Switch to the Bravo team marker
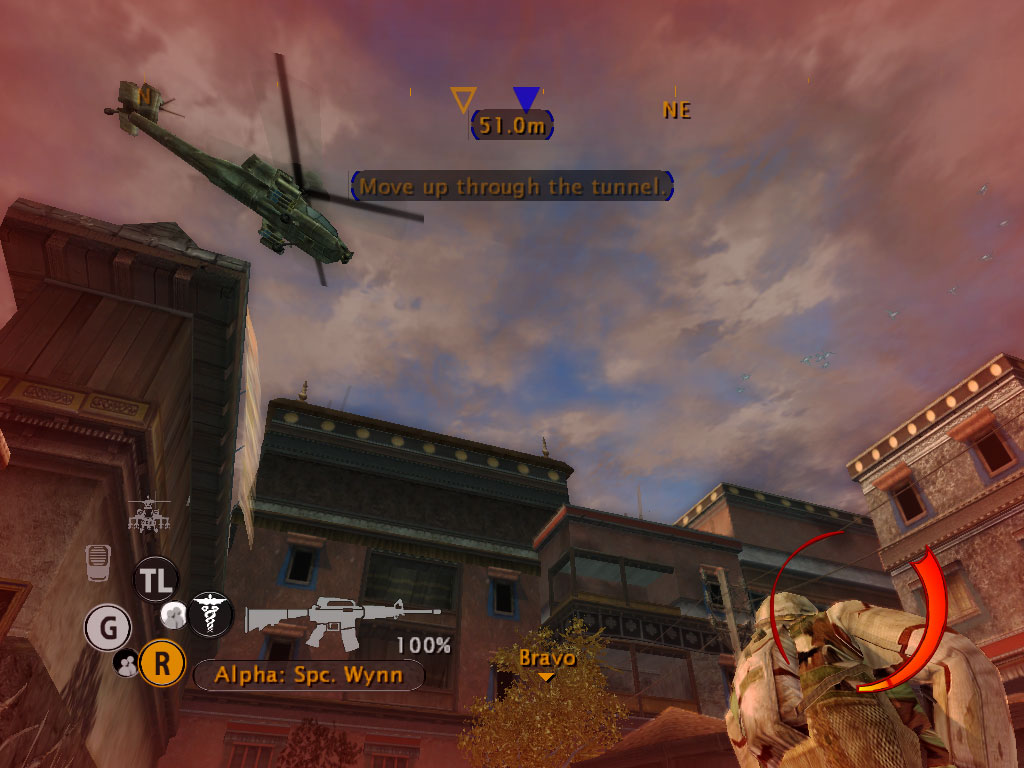Image resolution: width=1024 pixels, height=768 pixels. tap(546, 660)
